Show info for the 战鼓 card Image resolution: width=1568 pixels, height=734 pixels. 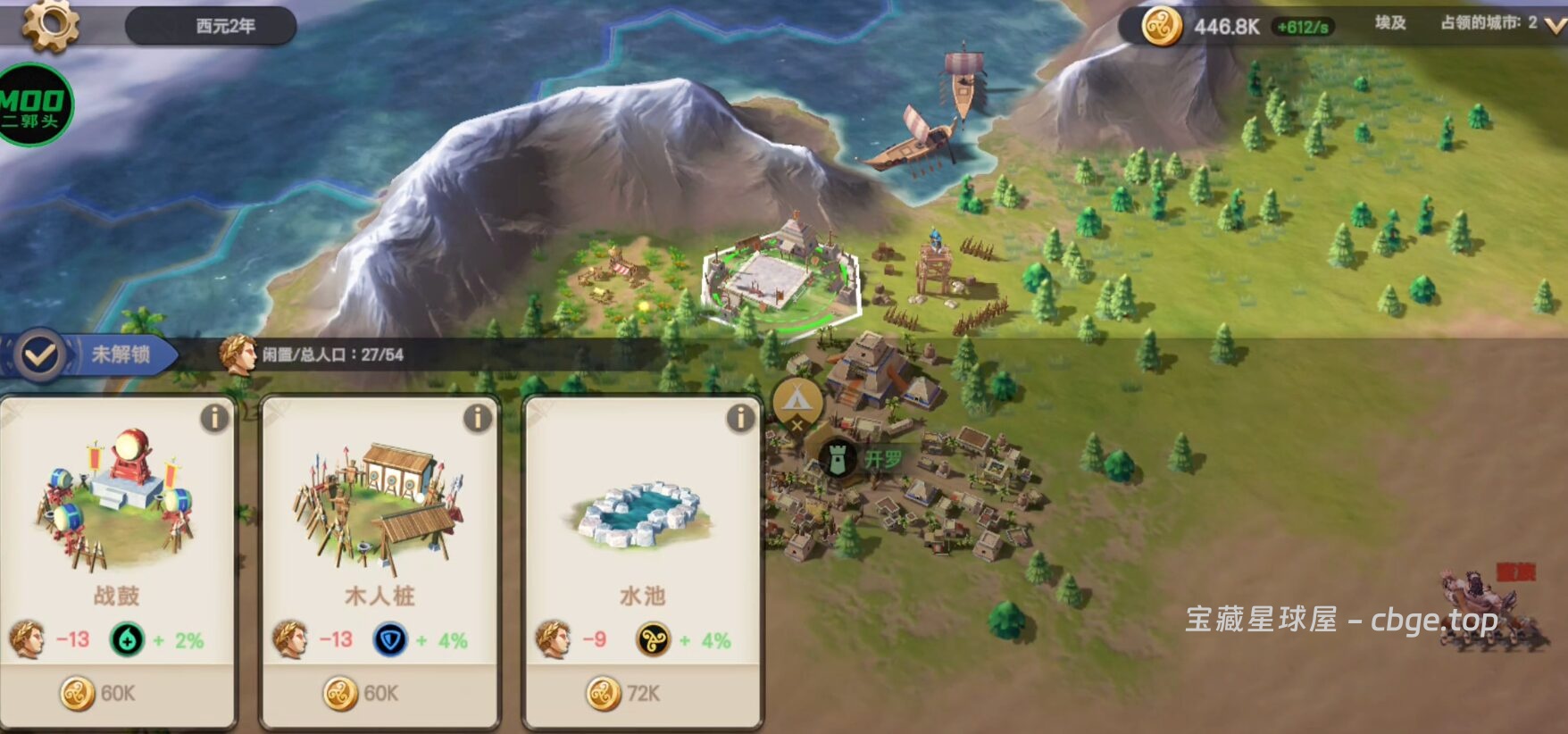214,418
